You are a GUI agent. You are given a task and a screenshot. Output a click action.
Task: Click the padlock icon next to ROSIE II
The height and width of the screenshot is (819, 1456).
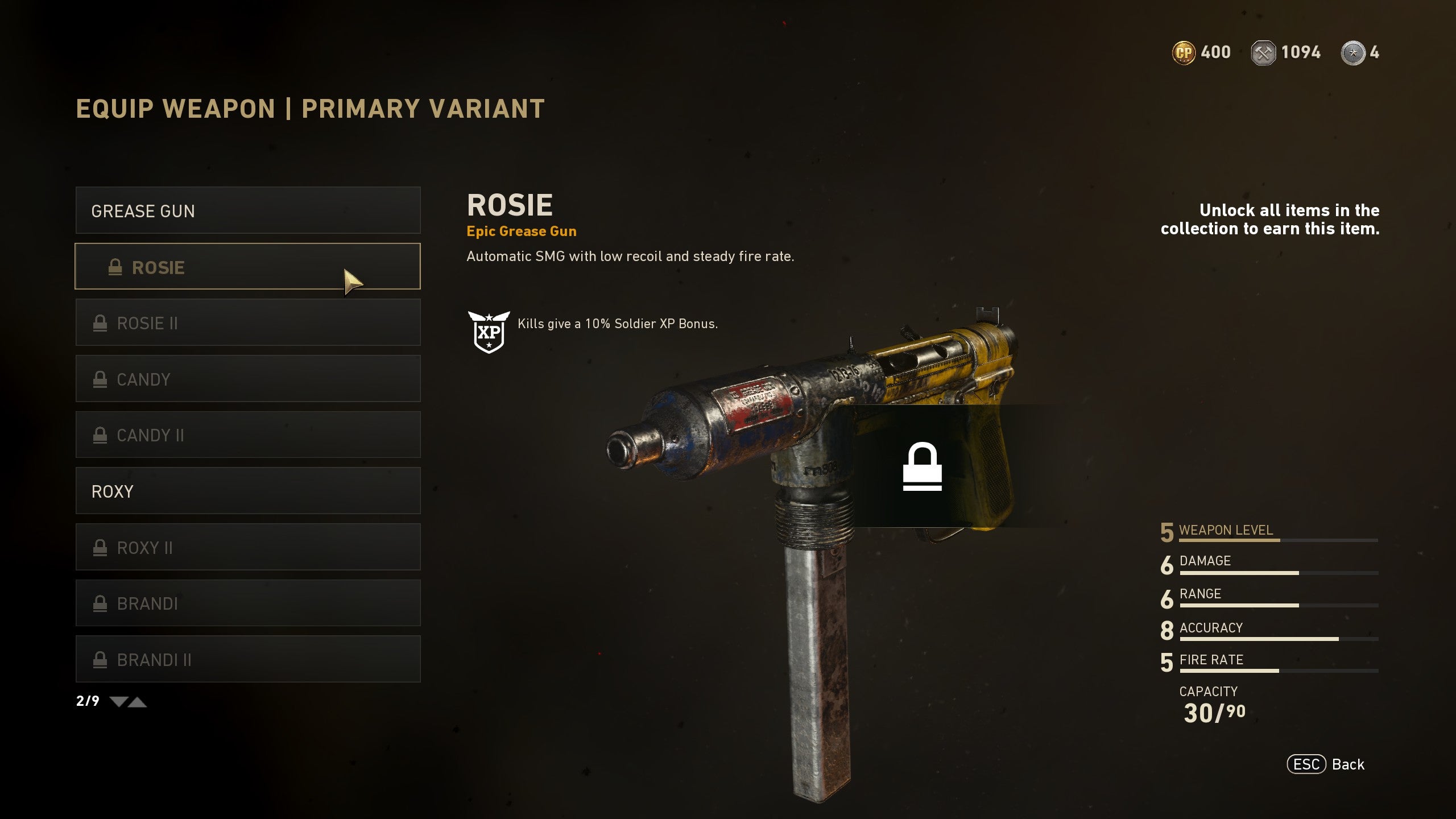coord(100,322)
